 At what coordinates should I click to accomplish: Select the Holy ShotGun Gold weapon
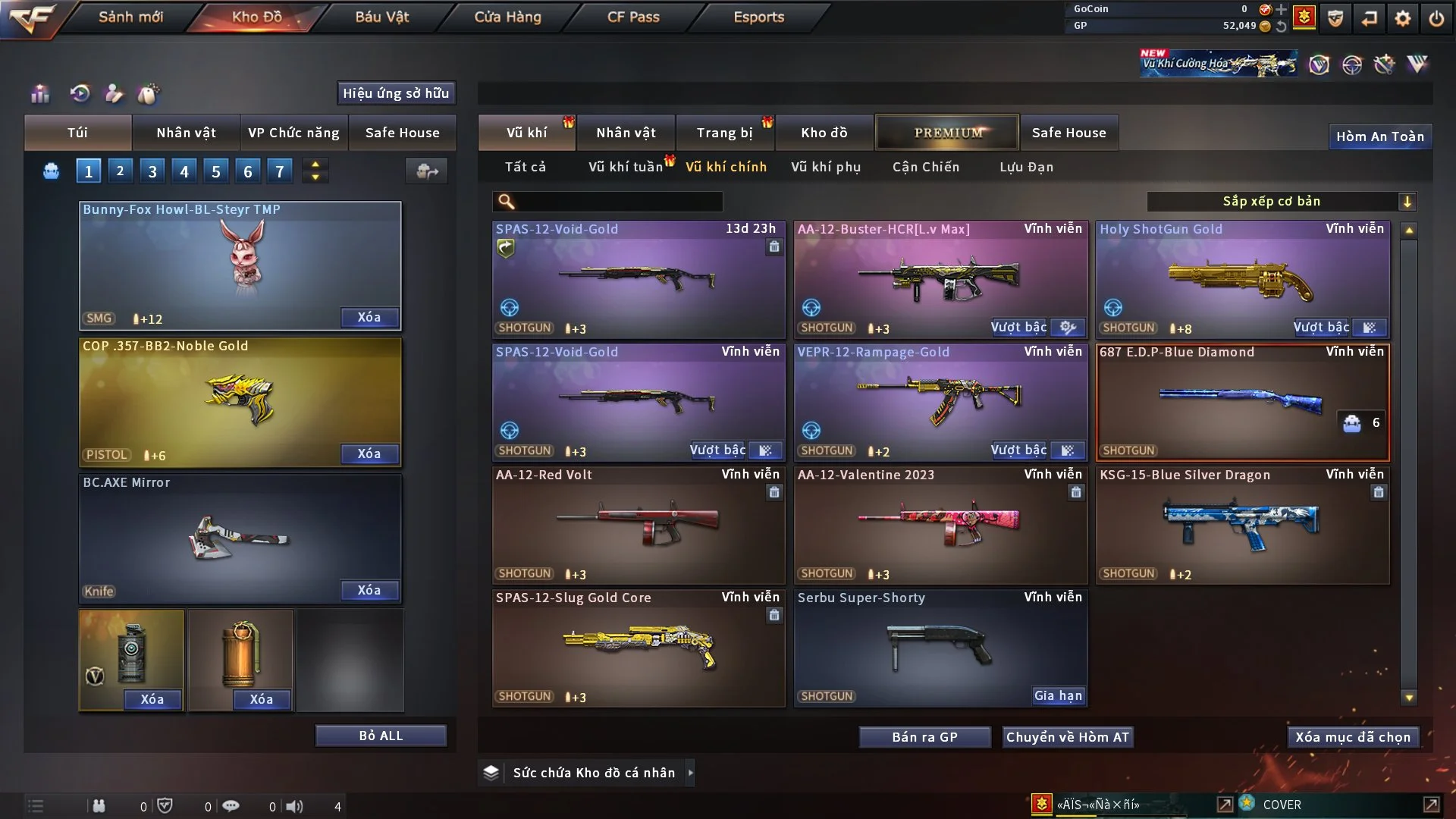tap(1242, 281)
